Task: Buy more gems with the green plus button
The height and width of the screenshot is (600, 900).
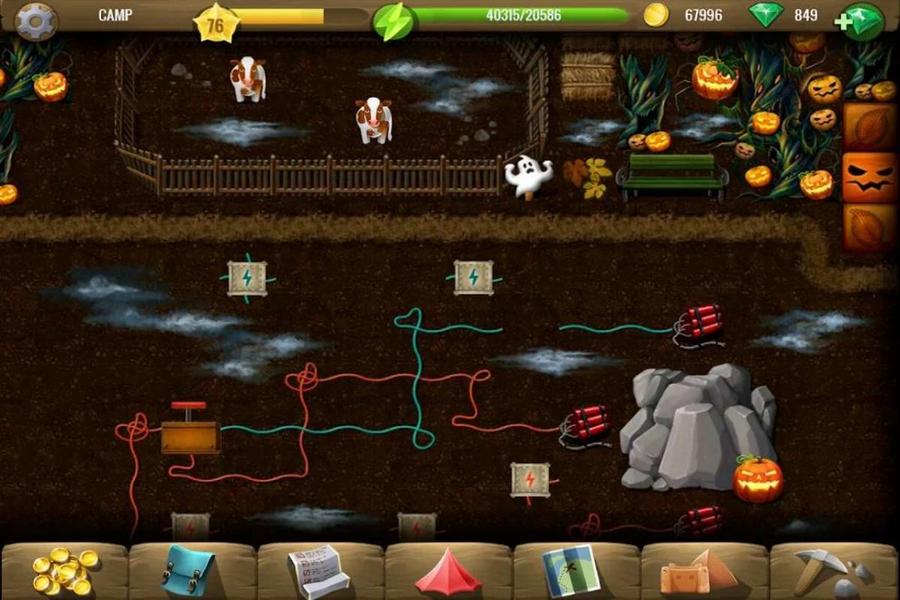Action: [x=863, y=21]
